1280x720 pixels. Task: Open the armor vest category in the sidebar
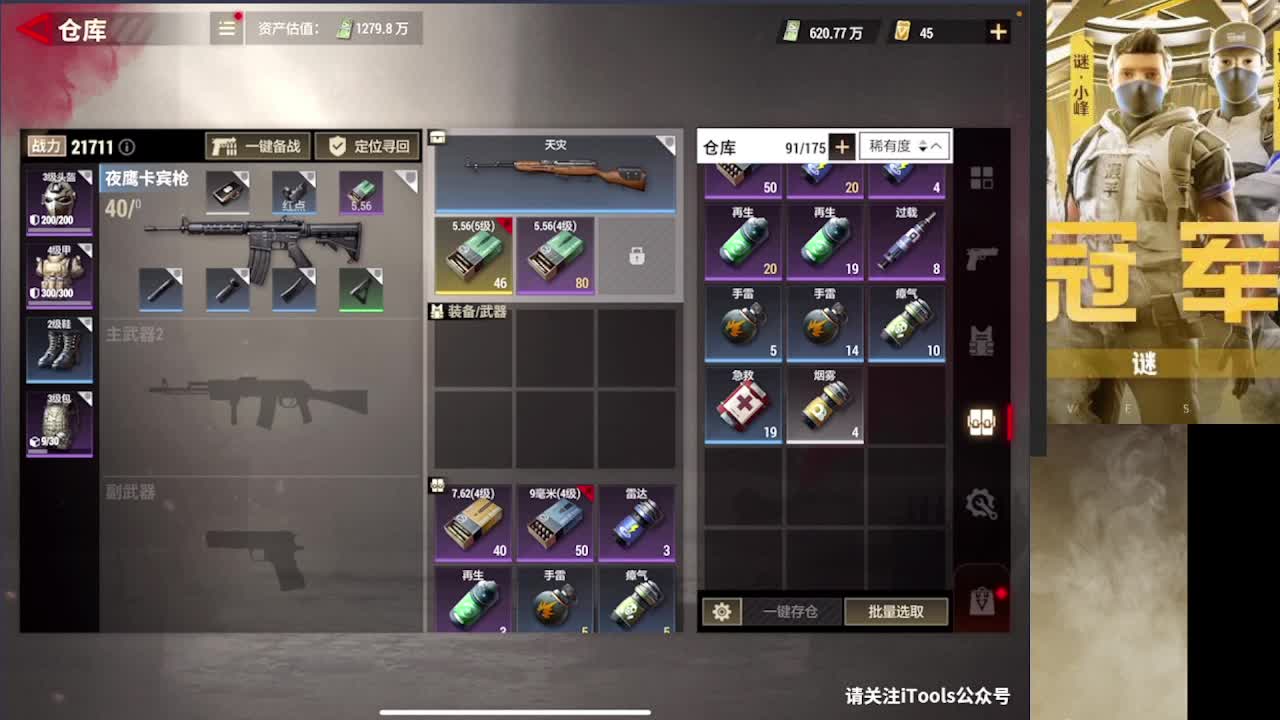point(981,340)
